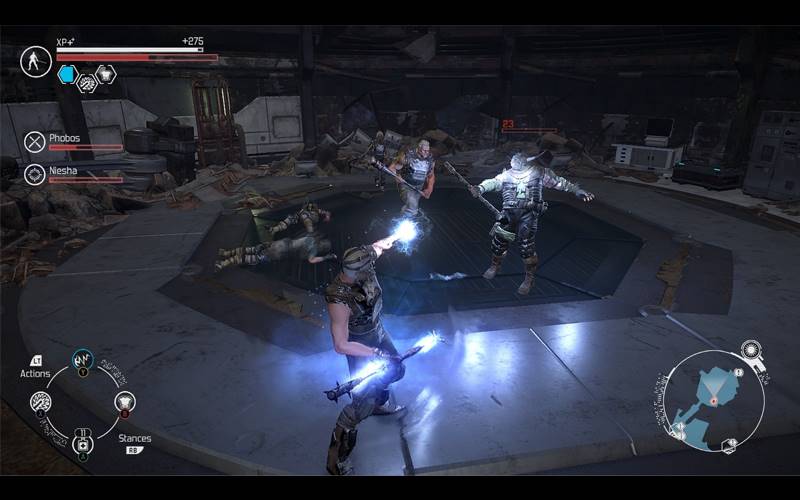Click the player character portrait icon
Screen dimensions: 800x500
click(x=35, y=61)
